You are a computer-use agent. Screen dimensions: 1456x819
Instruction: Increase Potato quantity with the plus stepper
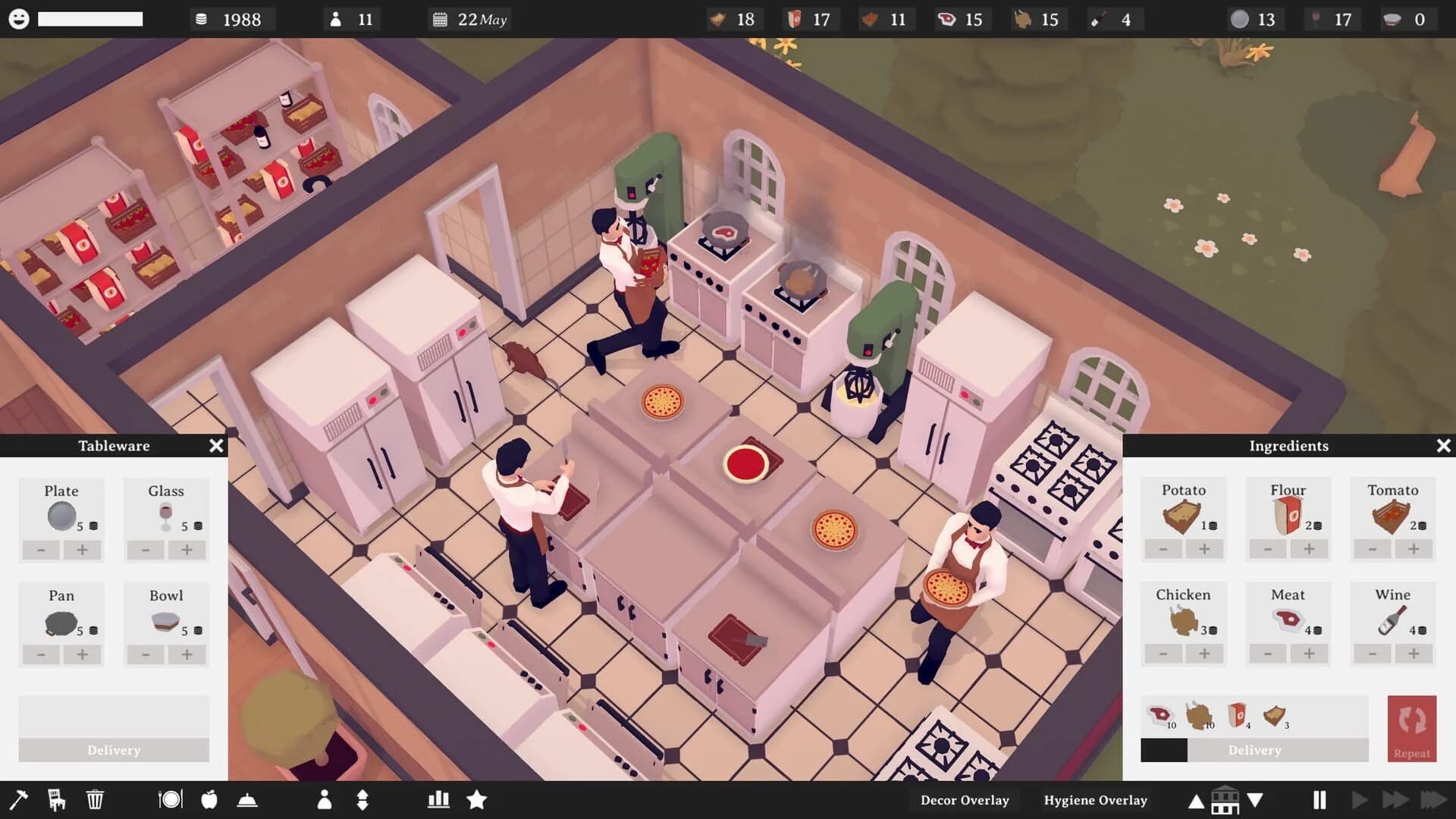1205,550
